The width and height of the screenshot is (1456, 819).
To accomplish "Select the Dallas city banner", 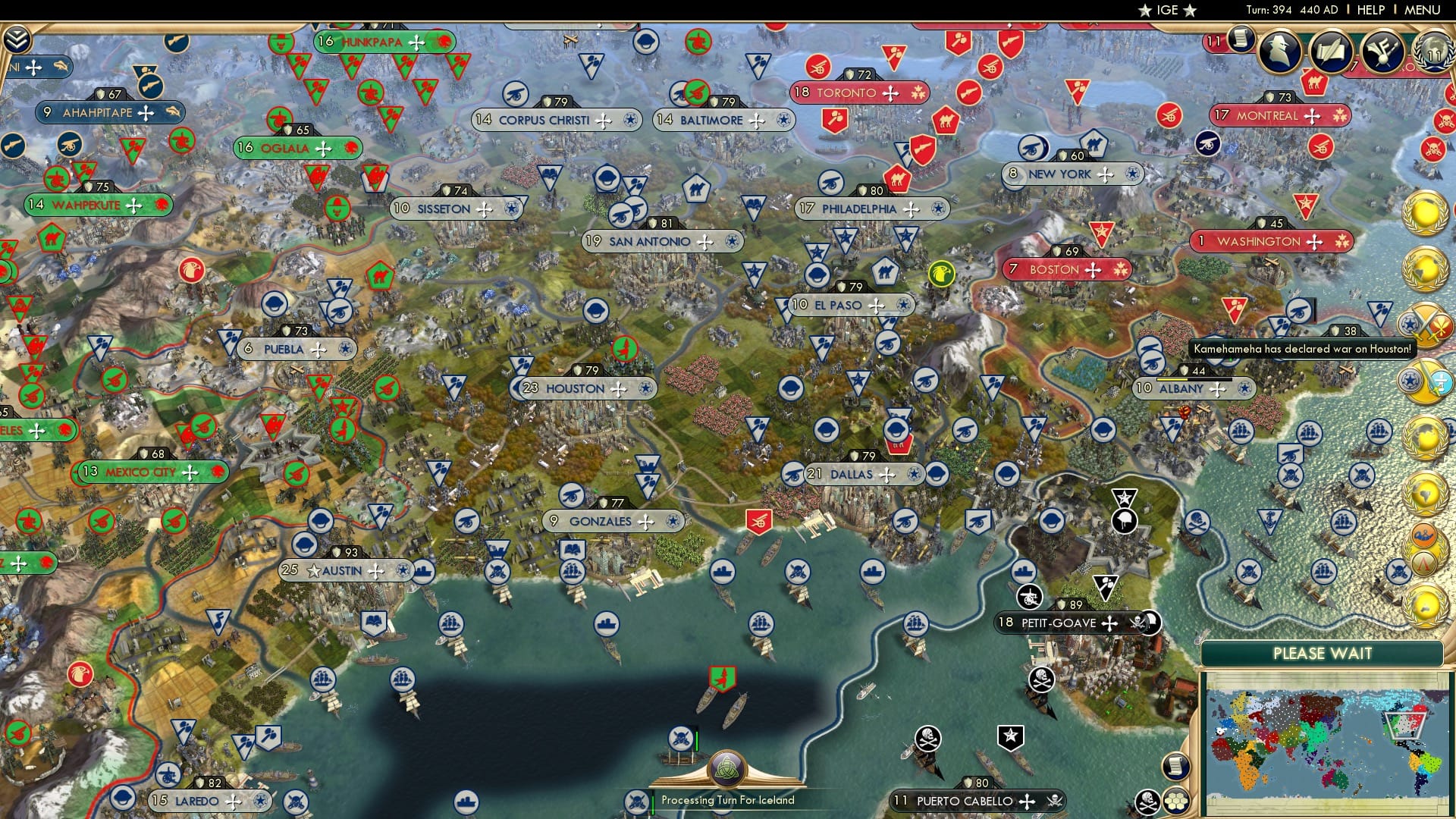I will click(x=853, y=473).
